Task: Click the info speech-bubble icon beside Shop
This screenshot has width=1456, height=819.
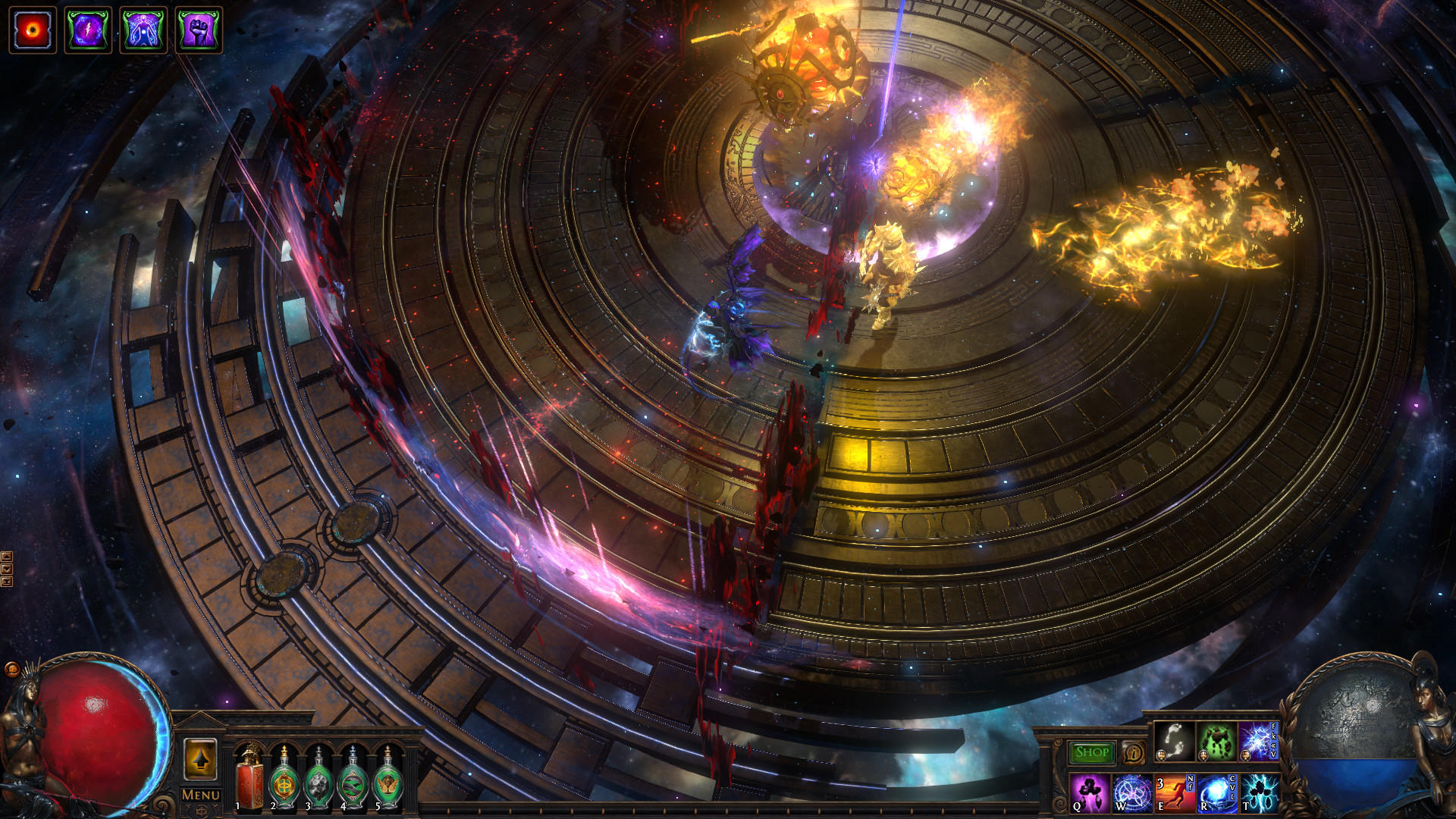Action: (1133, 754)
